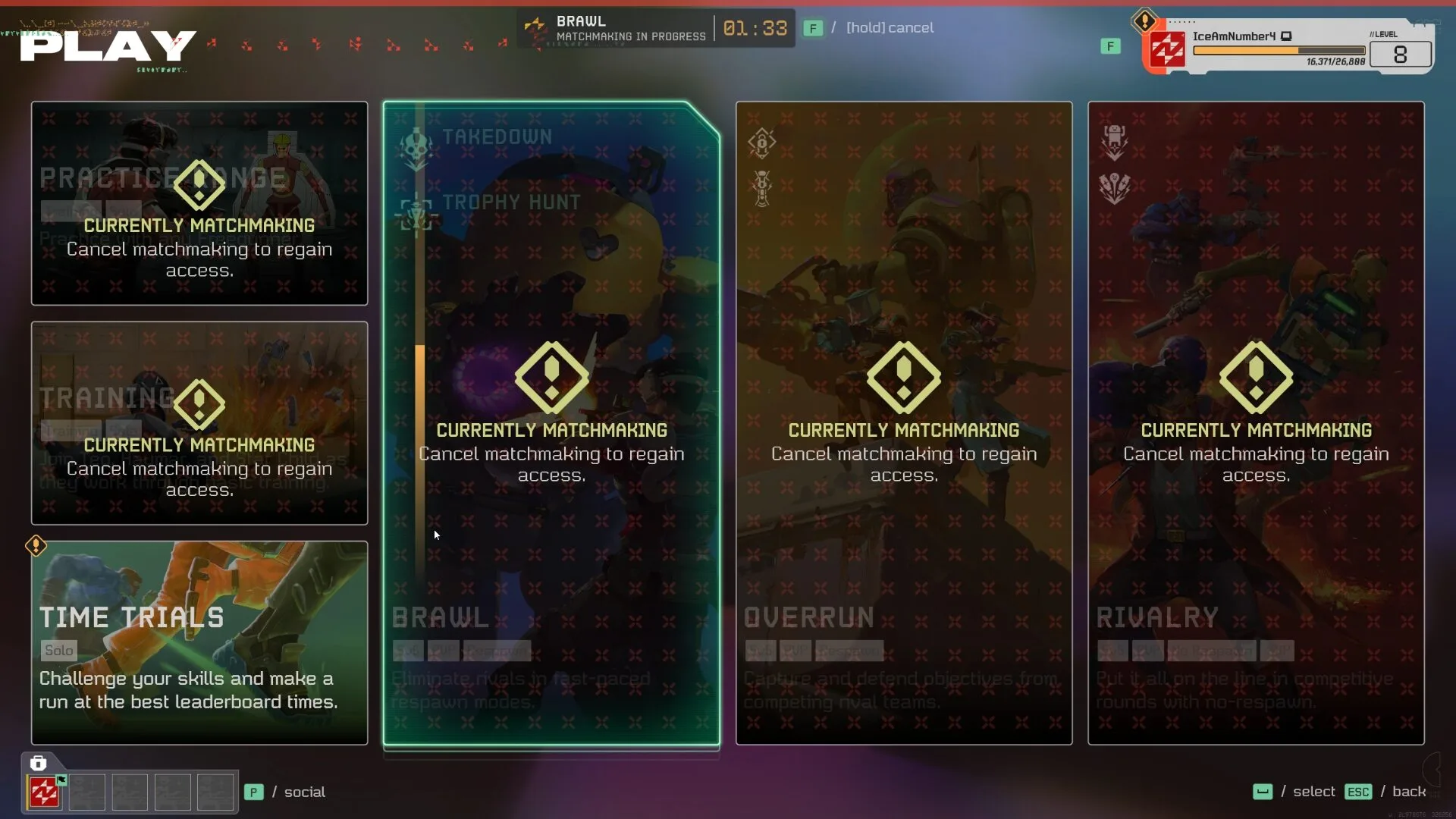Click the back label in footer
Screen dimensions: 1456x819
1409,792
